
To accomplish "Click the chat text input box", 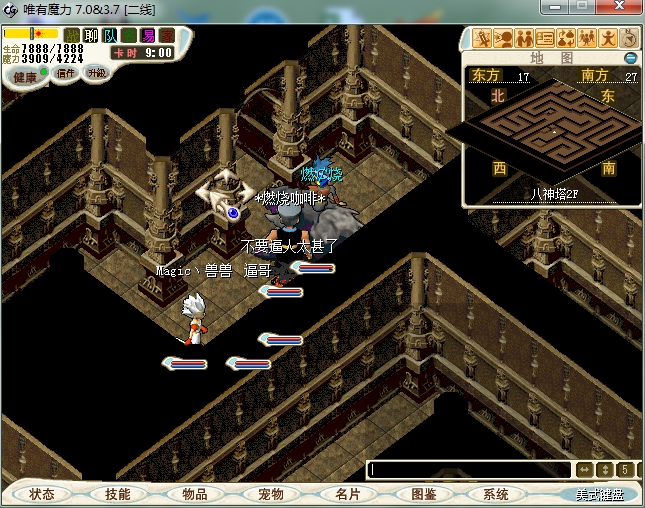I will click(468, 470).
